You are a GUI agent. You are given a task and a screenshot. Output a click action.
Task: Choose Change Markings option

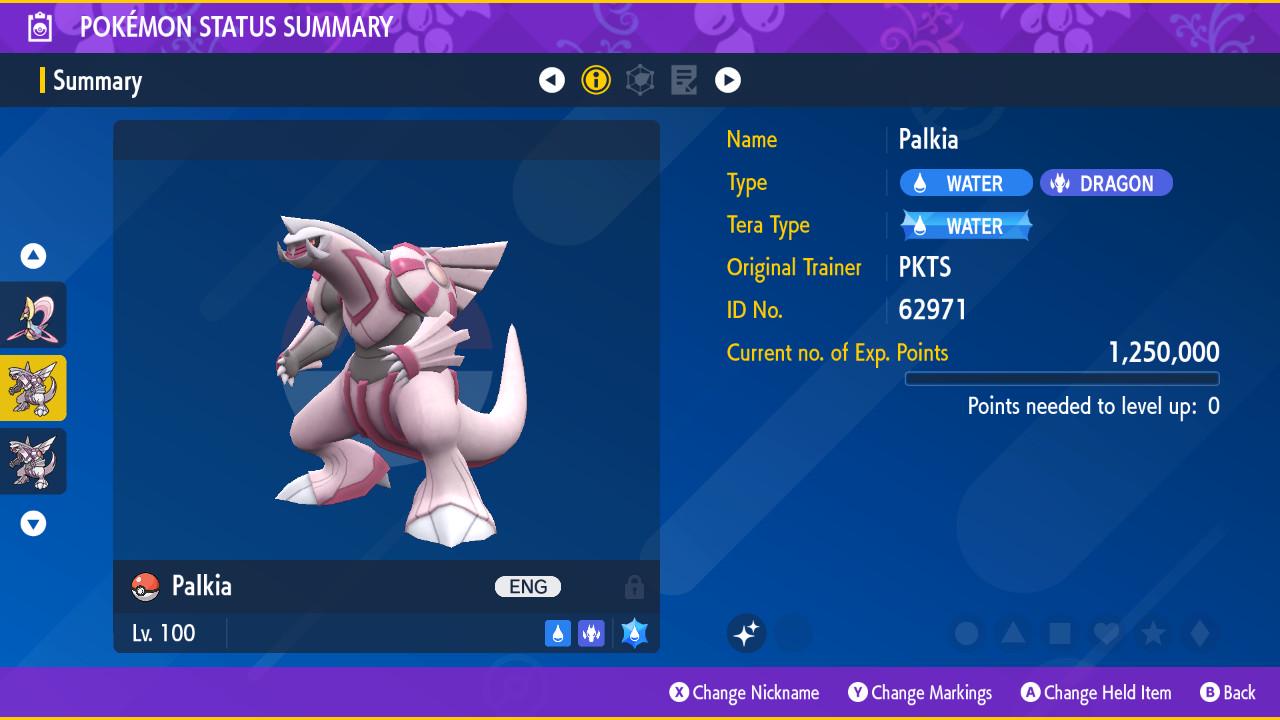920,692
